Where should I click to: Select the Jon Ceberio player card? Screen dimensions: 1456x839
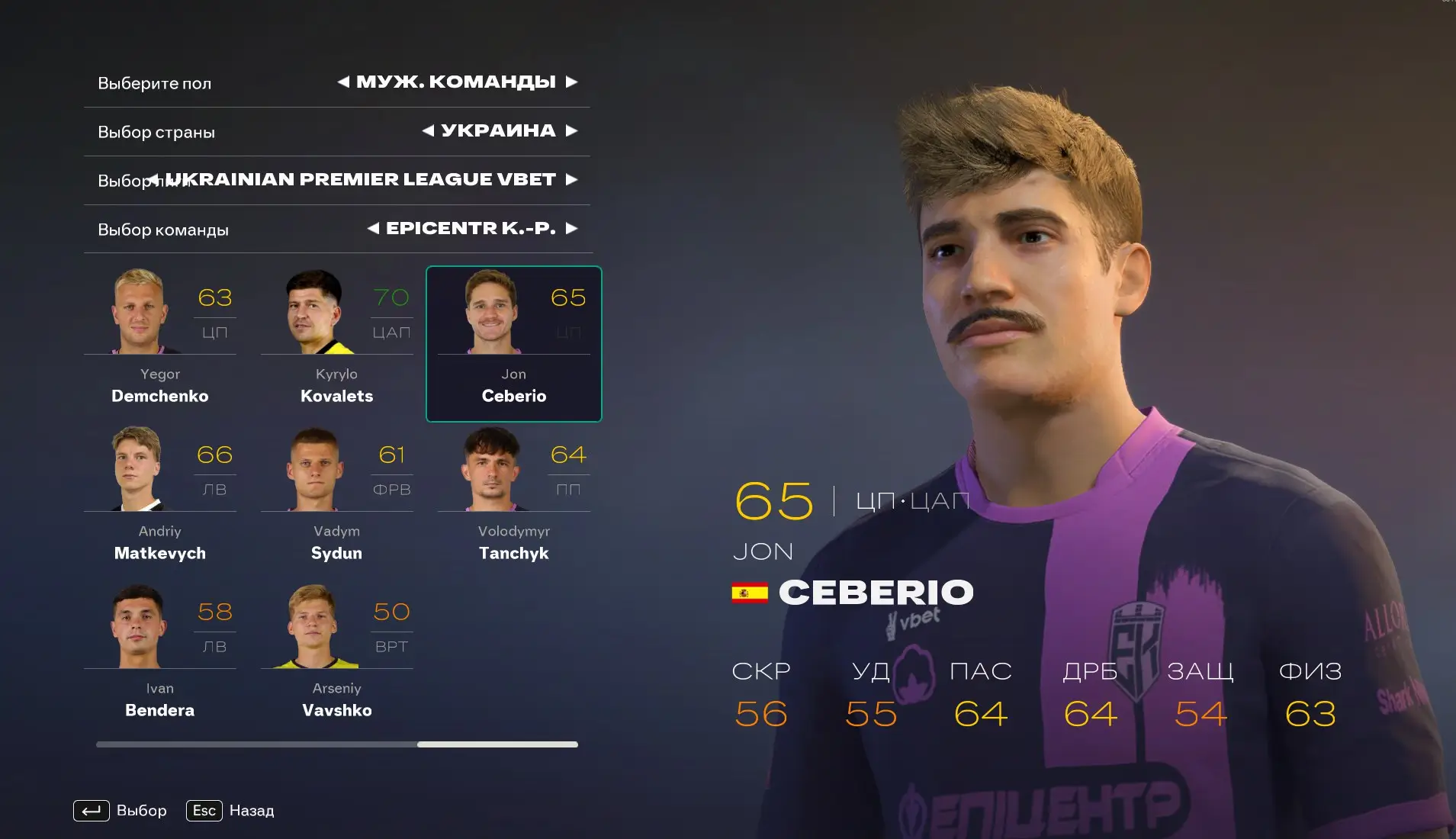point(513,344)
